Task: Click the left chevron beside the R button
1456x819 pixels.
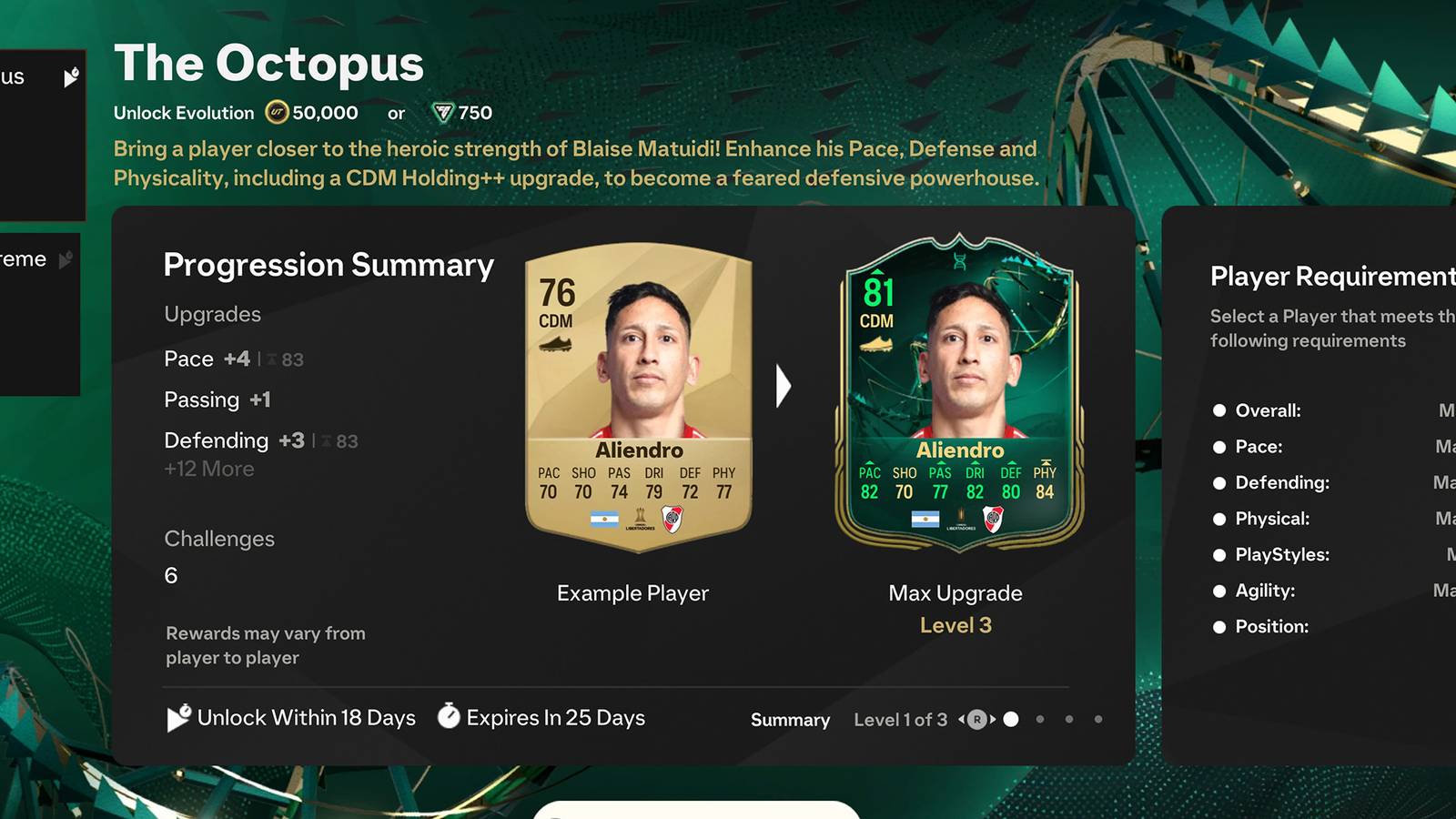Action: [x=961, y=719]
